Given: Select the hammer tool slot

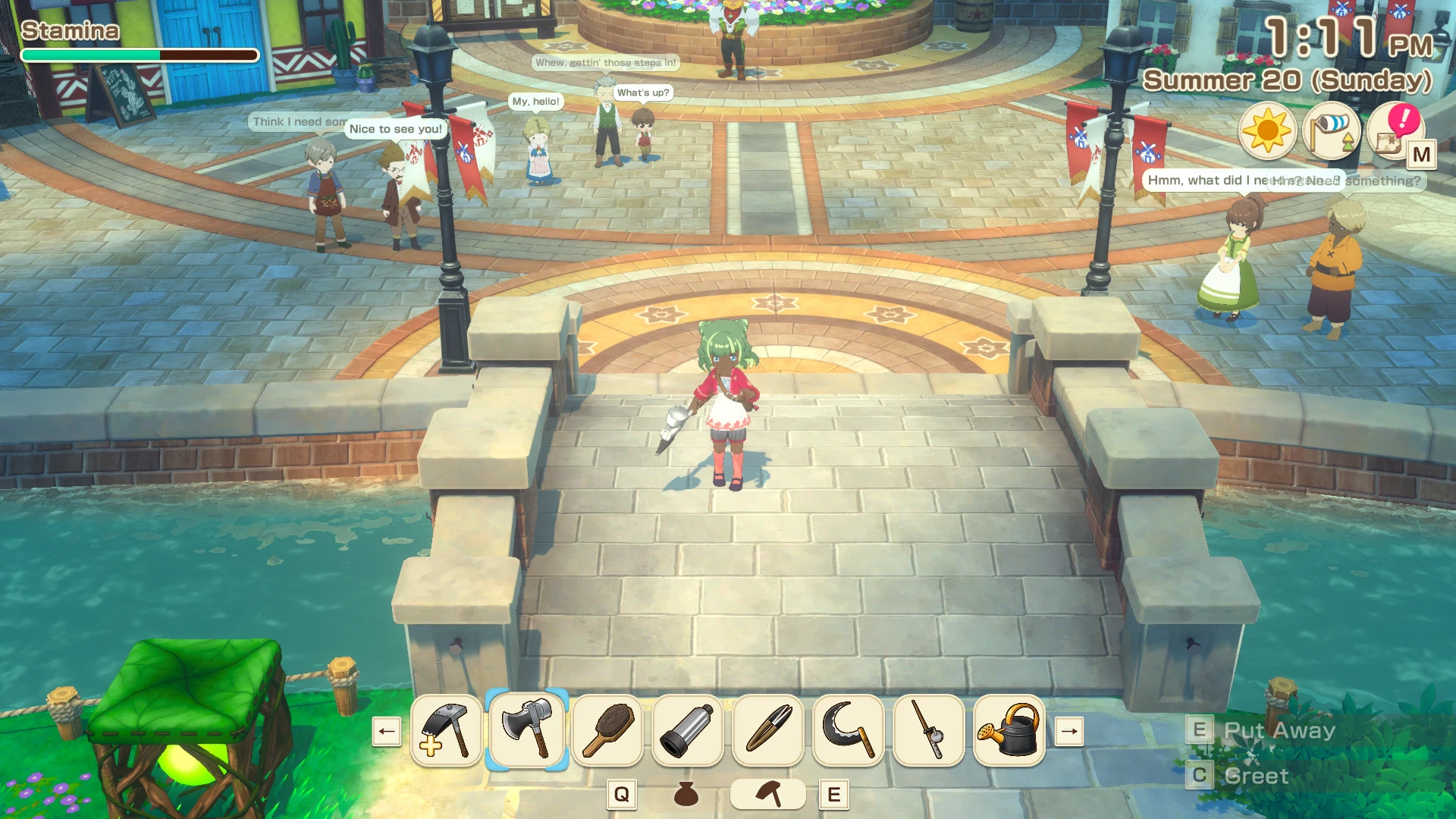Looking at the screenshot, I should [x=447, y=731].
